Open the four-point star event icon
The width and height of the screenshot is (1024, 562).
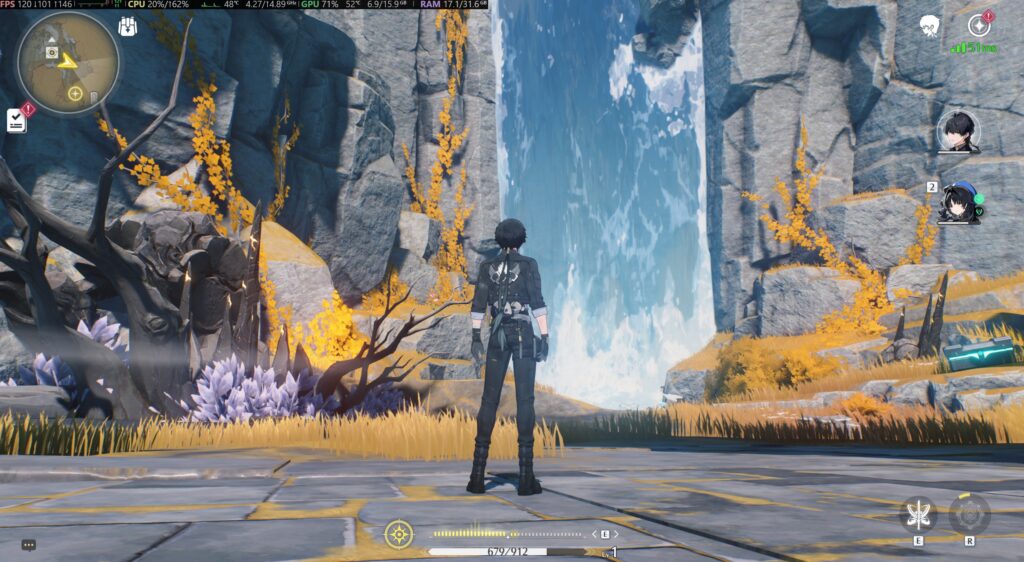[979, 26]
